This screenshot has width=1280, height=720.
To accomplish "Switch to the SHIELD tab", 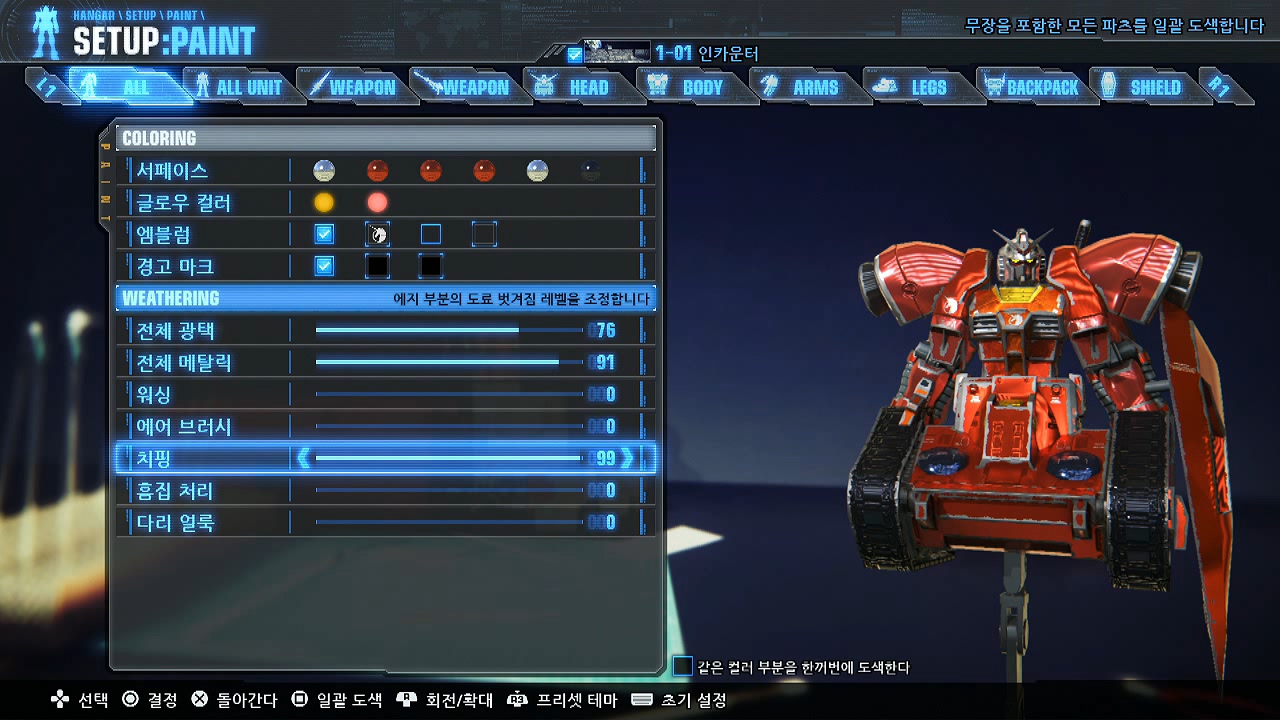I will click(1143, 88).
